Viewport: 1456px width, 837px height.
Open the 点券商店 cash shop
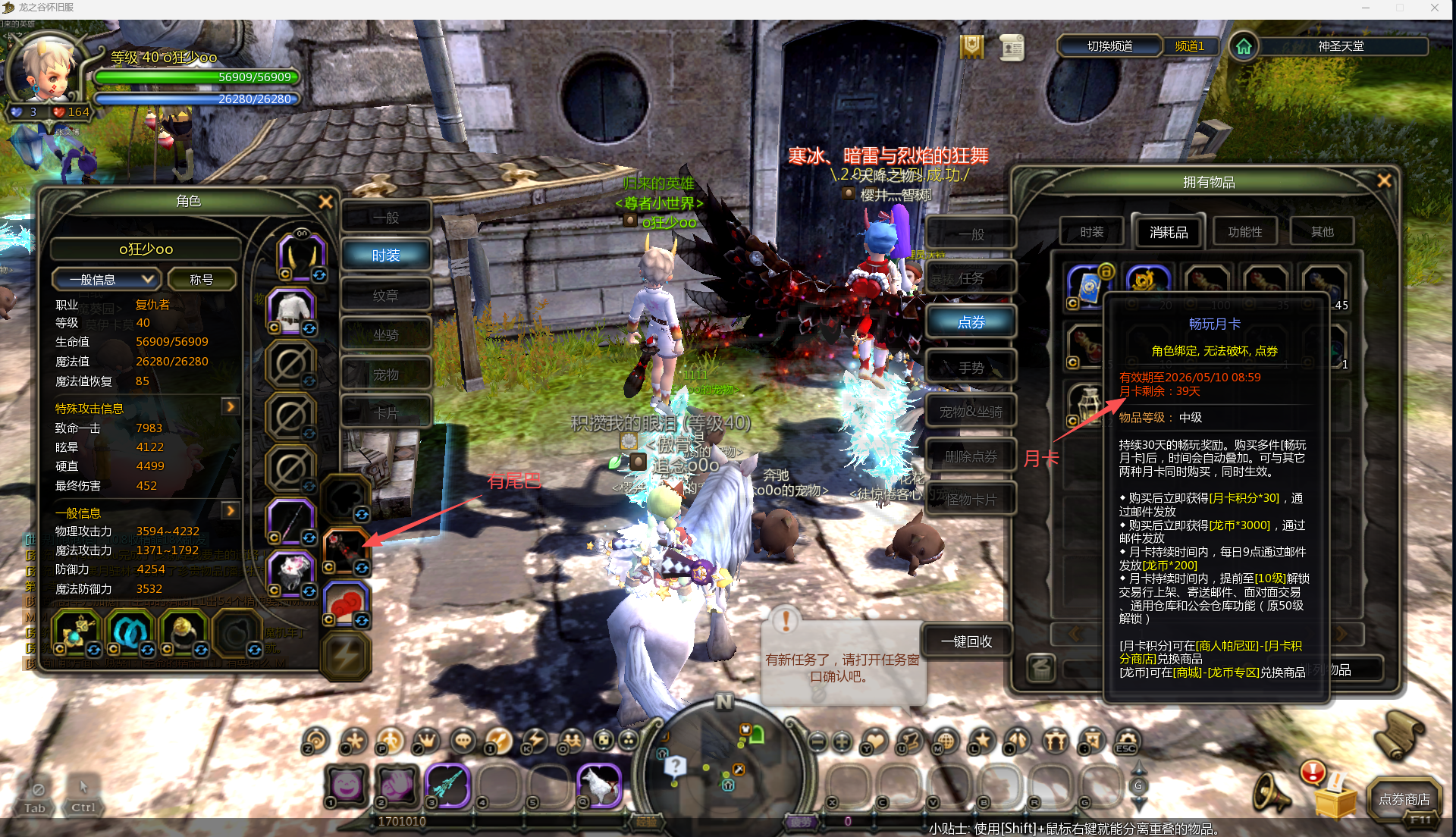point(1404,799)
